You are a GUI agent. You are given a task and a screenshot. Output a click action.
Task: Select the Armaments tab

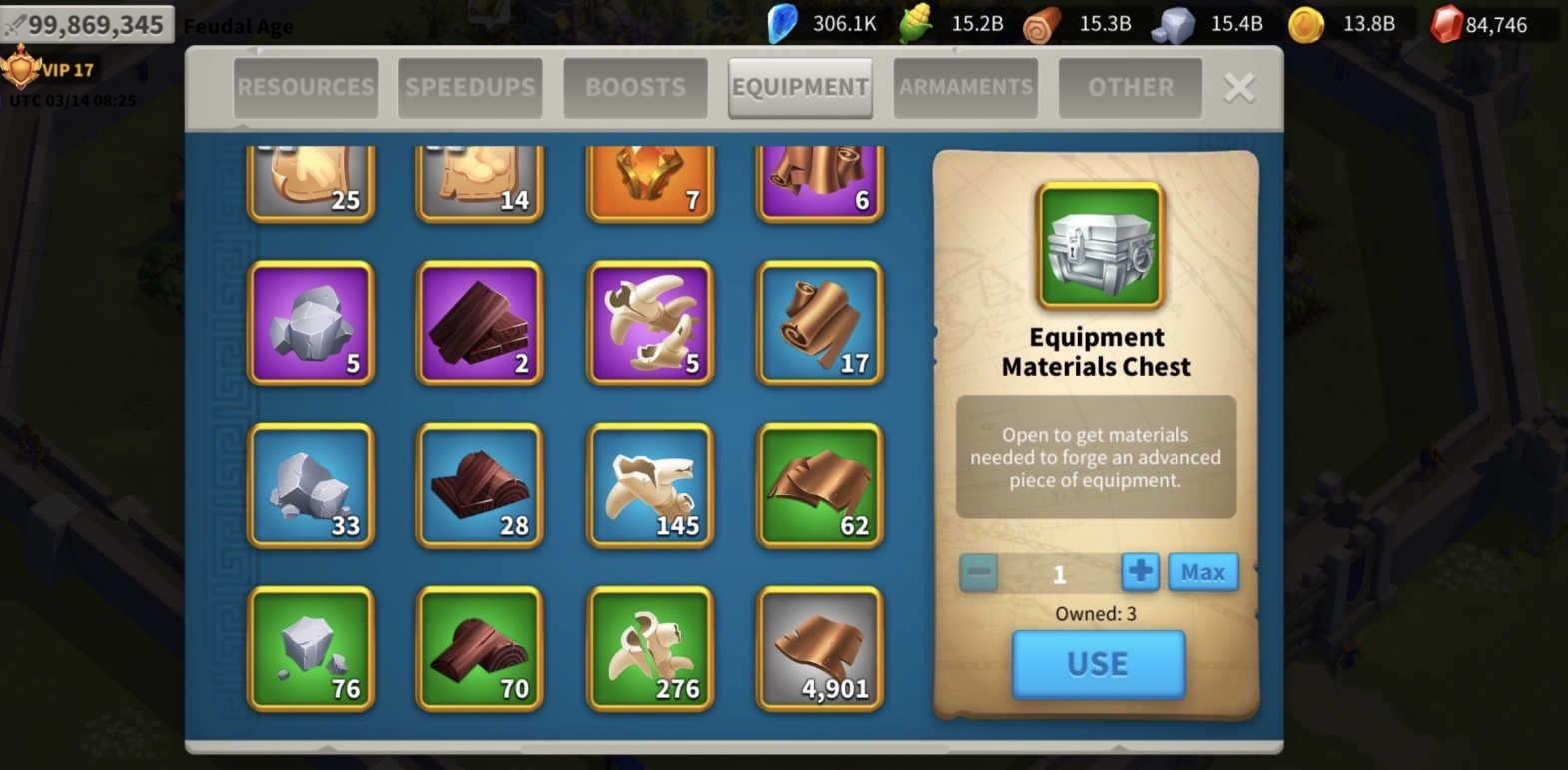[x=965, y=88]
